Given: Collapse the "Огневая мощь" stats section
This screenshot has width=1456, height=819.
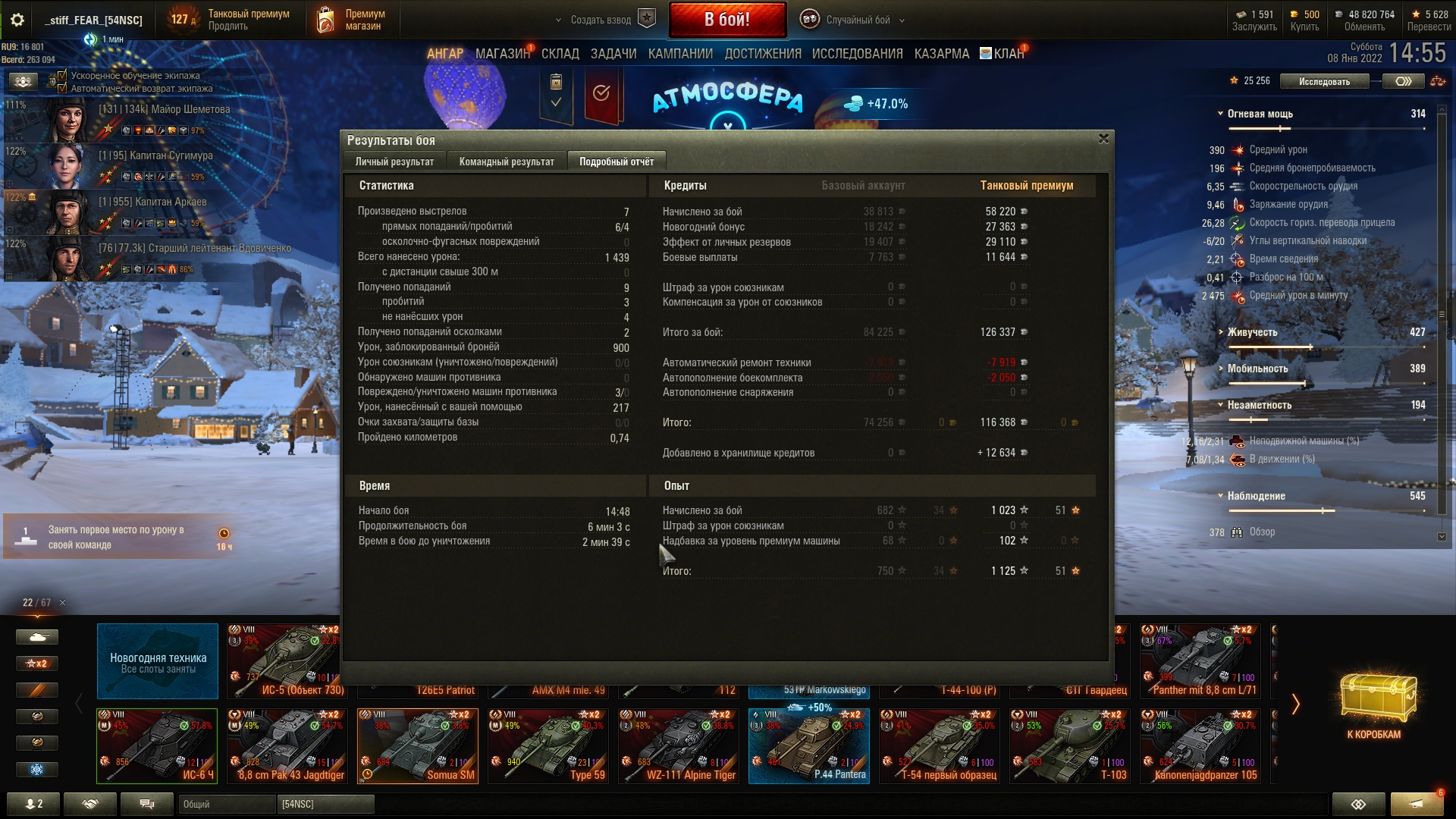Looking at the screenshot, I should [1220, 114].
